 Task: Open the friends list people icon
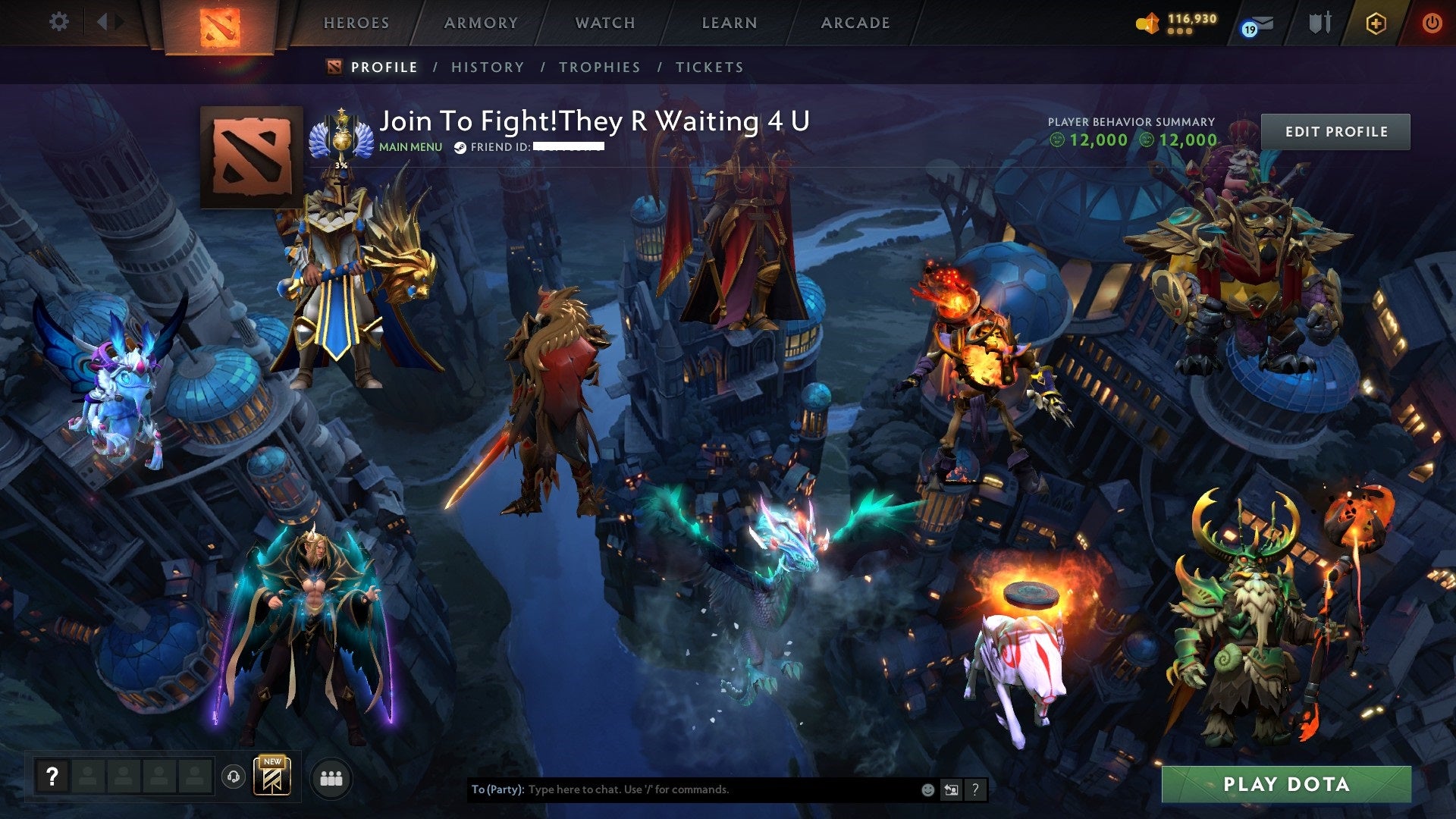click(x=332, y=777)
